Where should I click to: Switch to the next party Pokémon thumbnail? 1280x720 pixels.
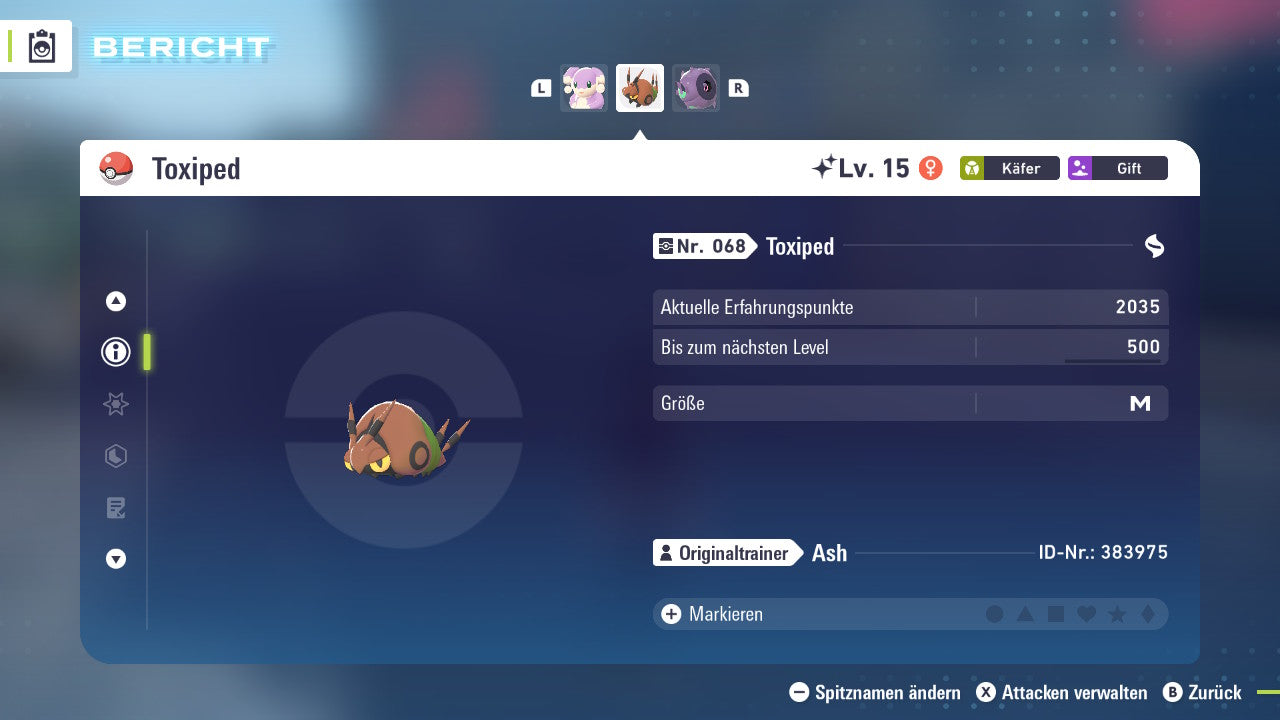(696, 88)
